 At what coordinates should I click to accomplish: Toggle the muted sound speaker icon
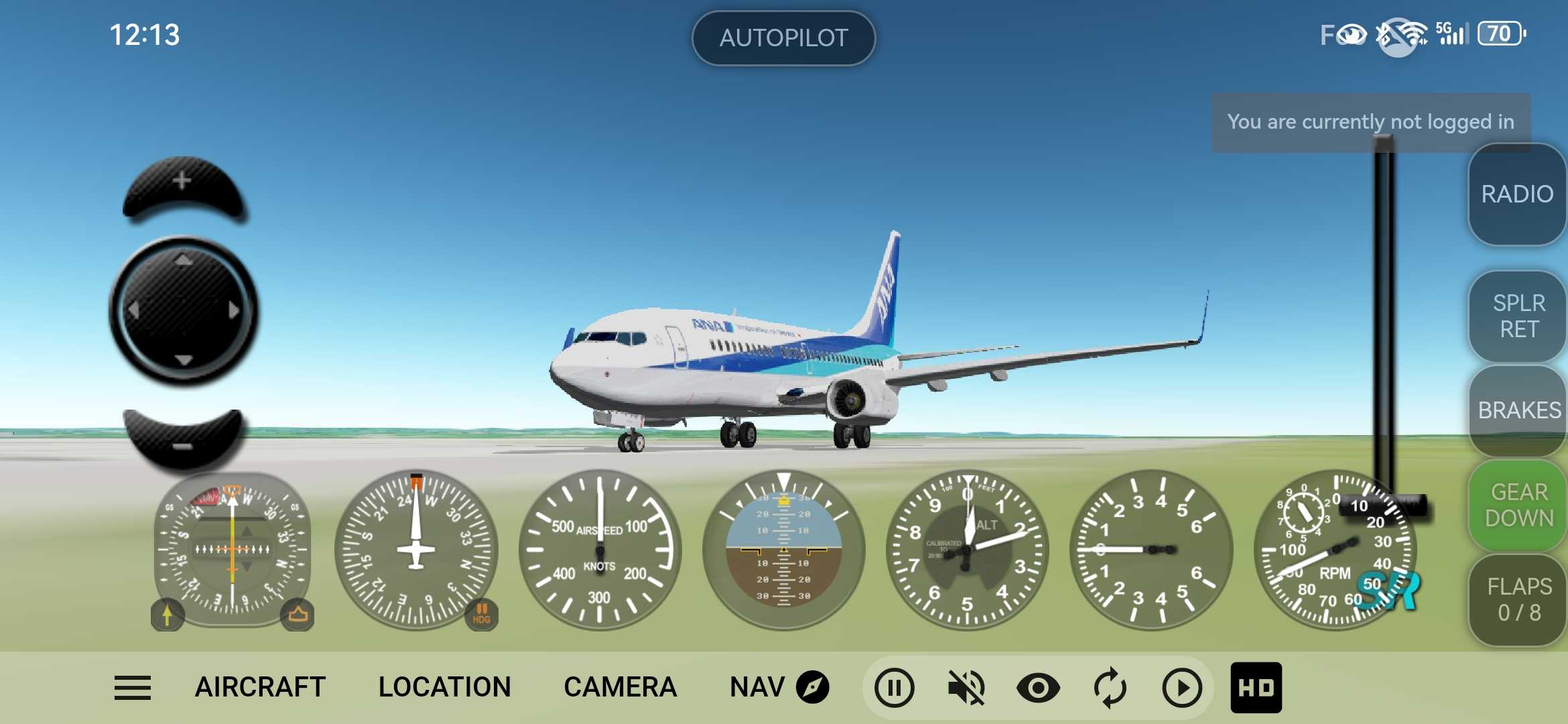(966, 688)
